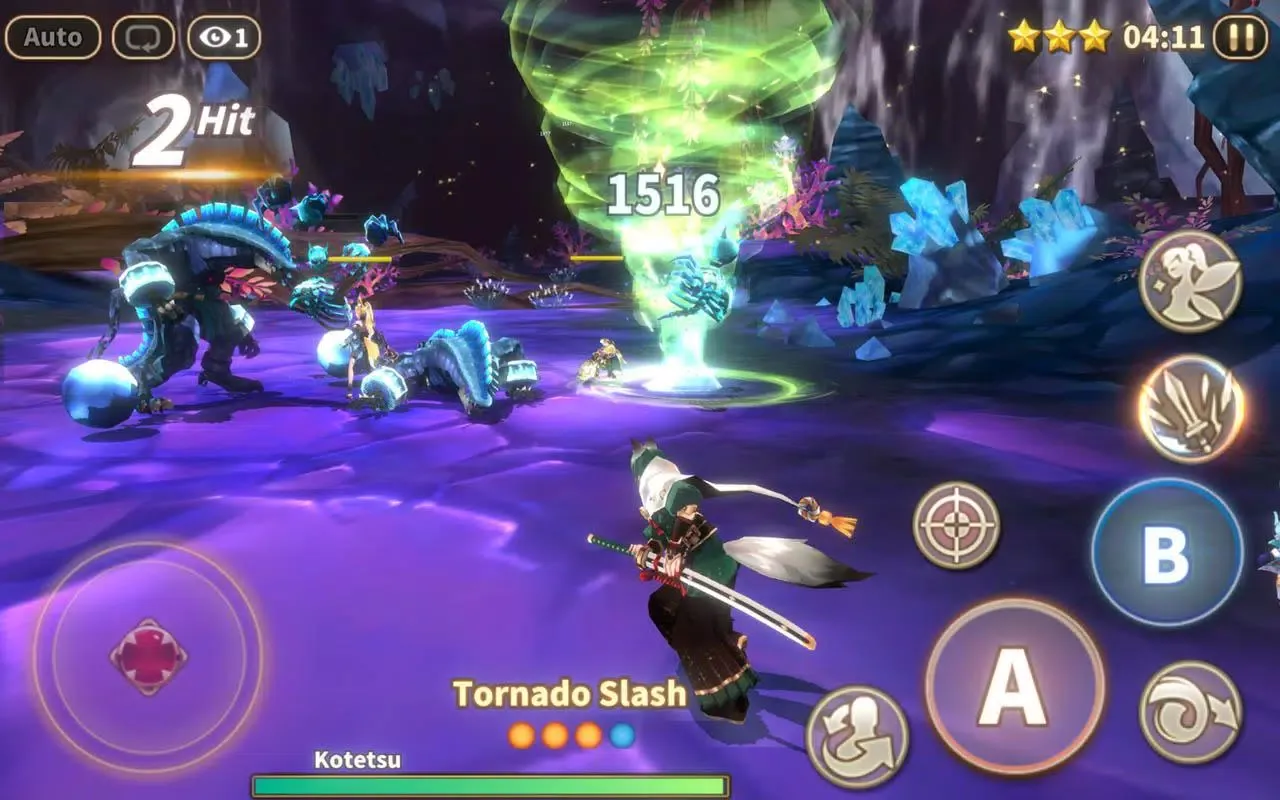Screen dimensions: 1280x800
Task: Select the crosshair target lock button
Action: pyautogui.click(x=956, y=525)
